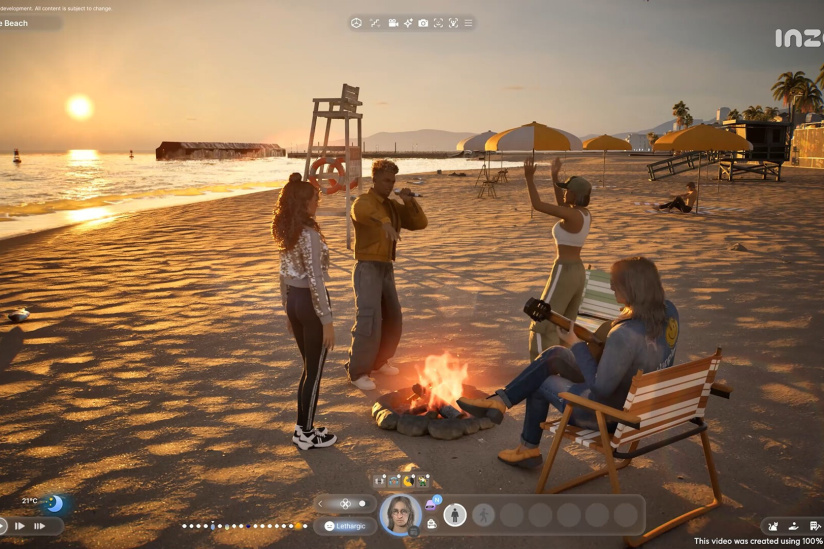Select the character portrait with glasses
824x549 pixels.
400,514
